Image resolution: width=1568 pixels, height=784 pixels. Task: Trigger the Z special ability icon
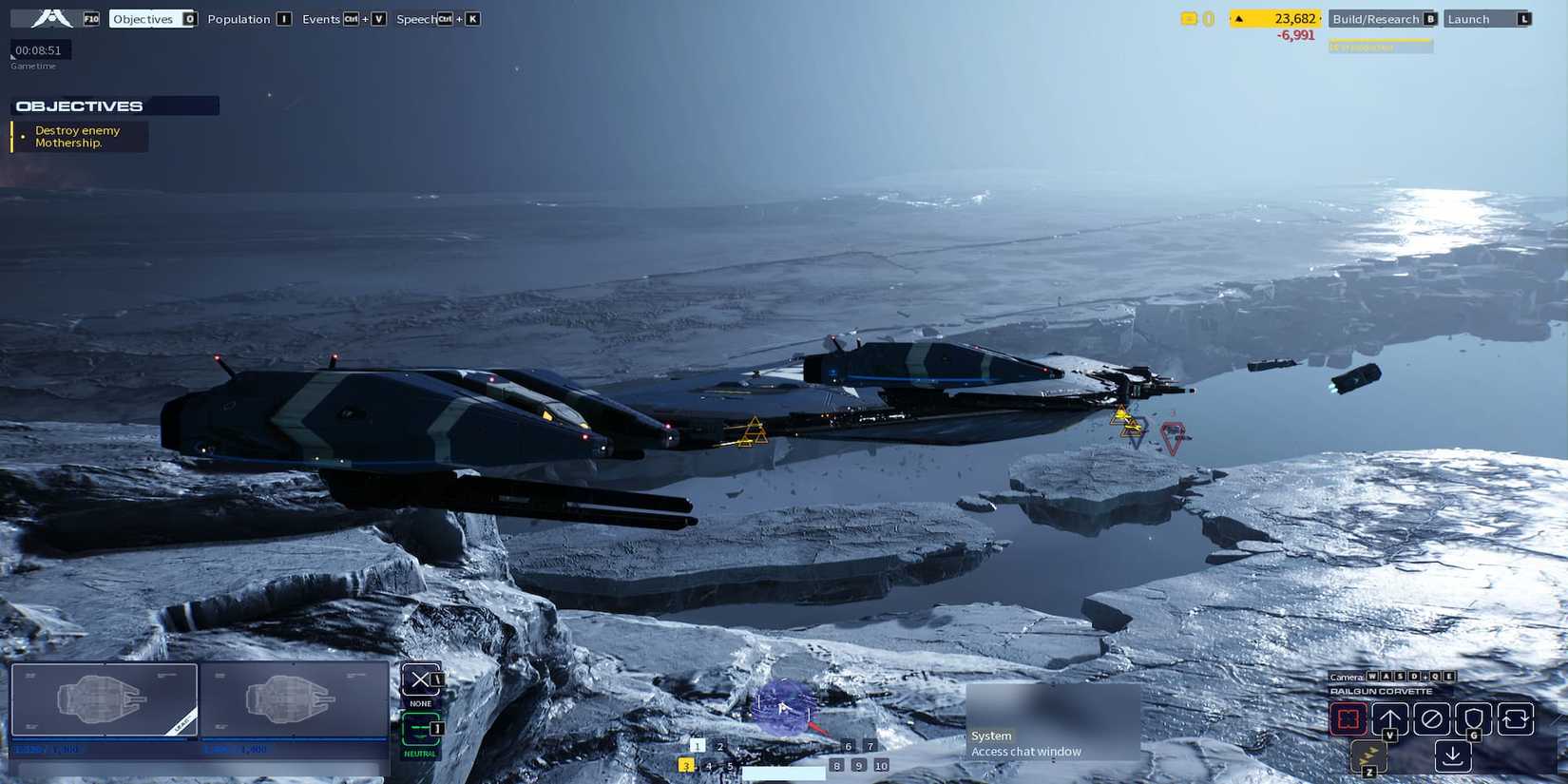click(x=1368, y=757)
